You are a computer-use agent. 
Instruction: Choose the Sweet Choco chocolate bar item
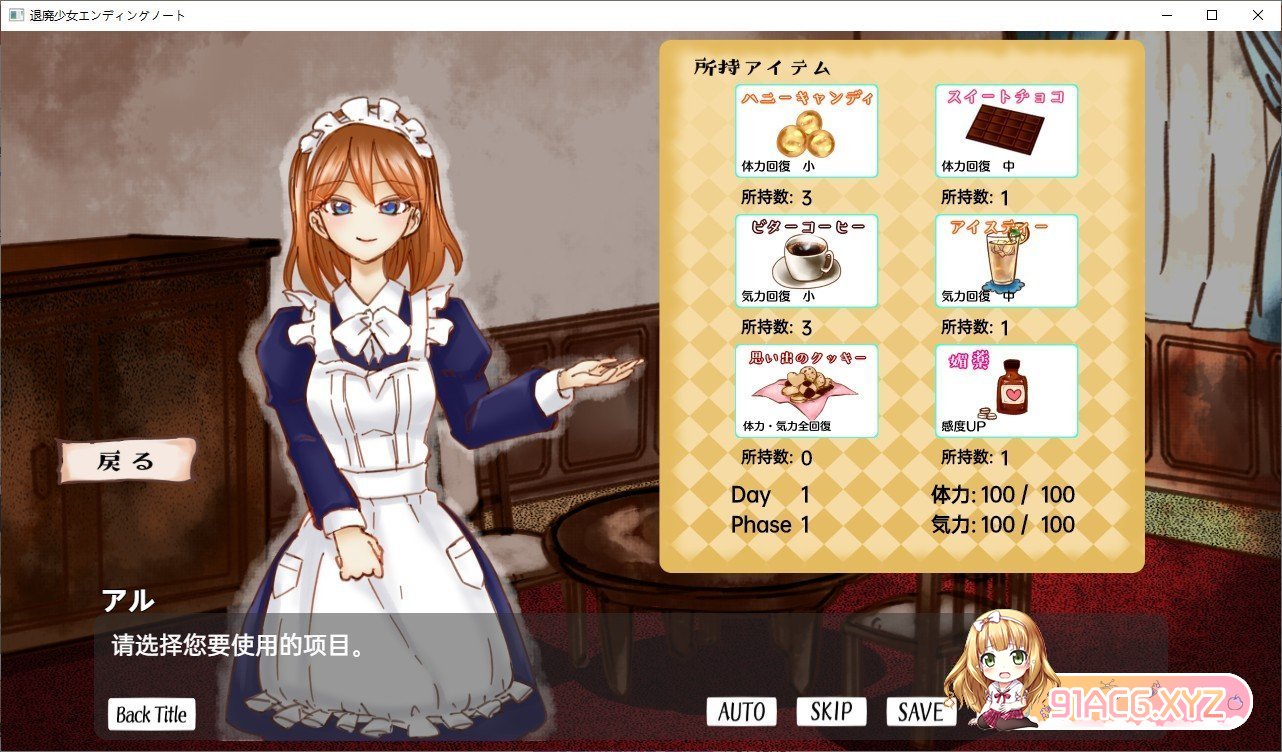(1006, 131)
